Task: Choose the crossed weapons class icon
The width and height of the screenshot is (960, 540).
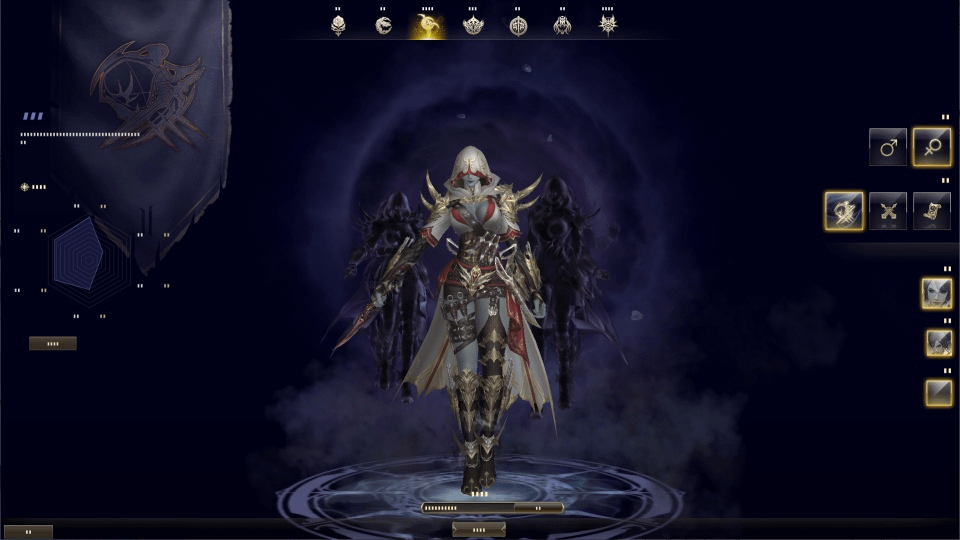Action: pyautogui.click(x=888, y=211)
